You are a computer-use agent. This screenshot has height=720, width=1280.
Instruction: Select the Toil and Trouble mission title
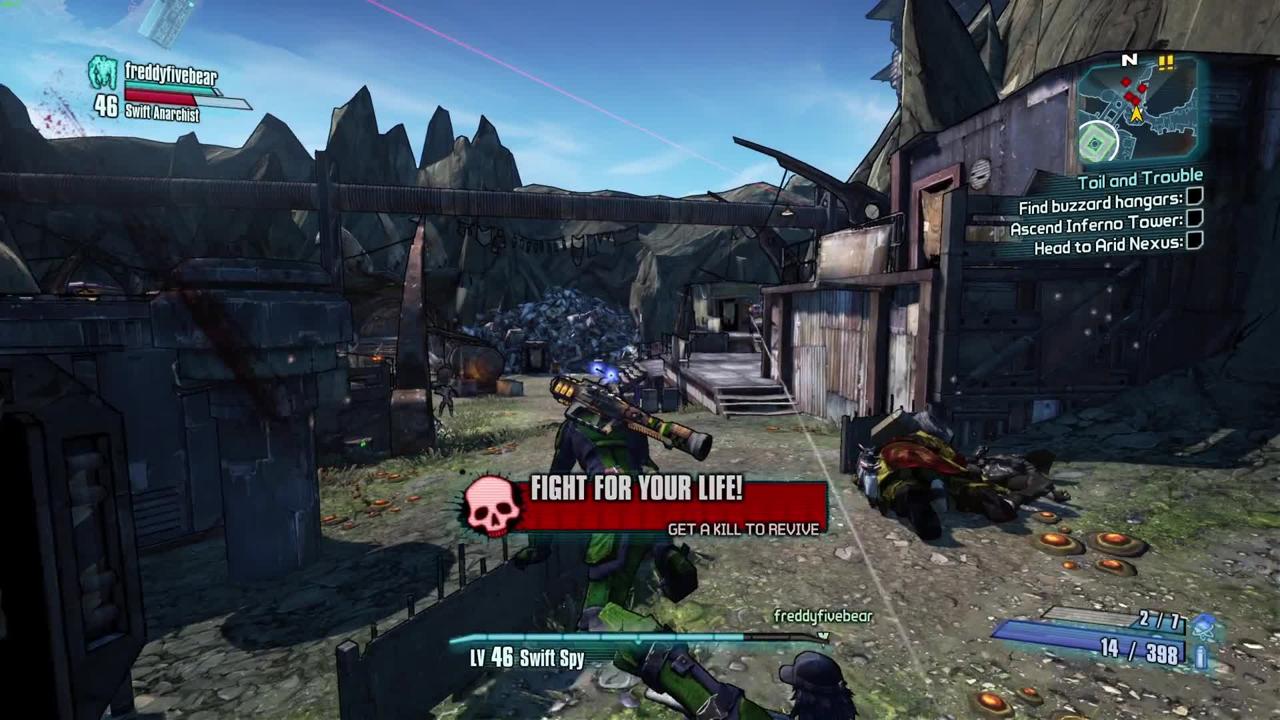click(1140, 180)
